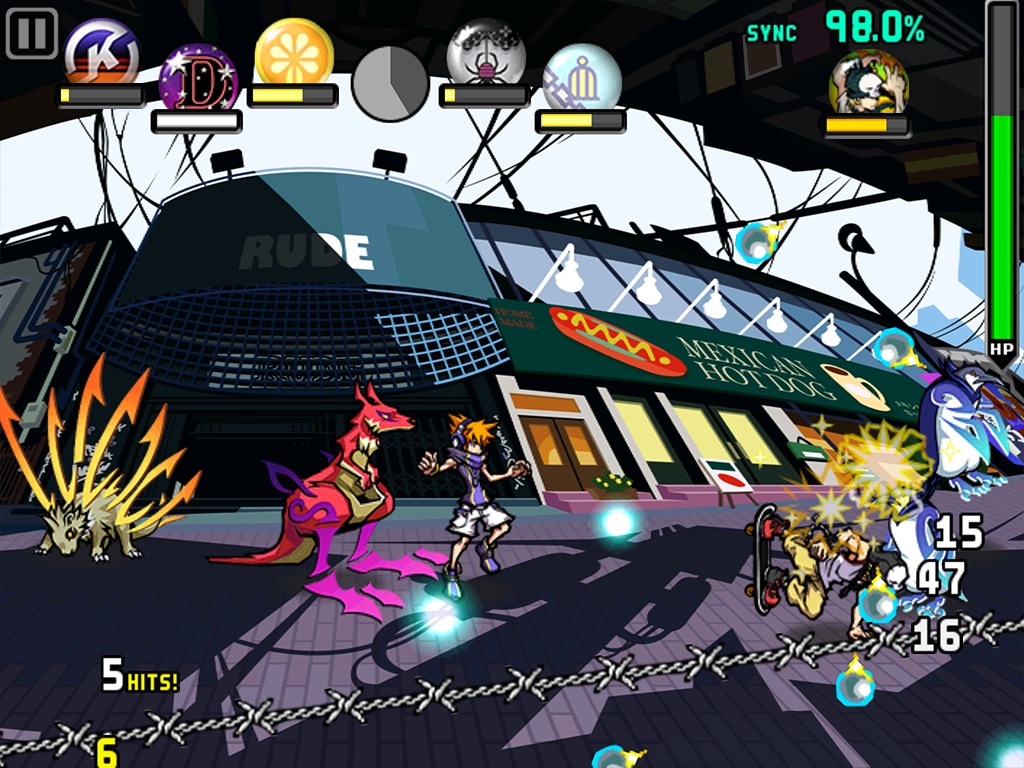Tap the partner portrait icon

868,82
